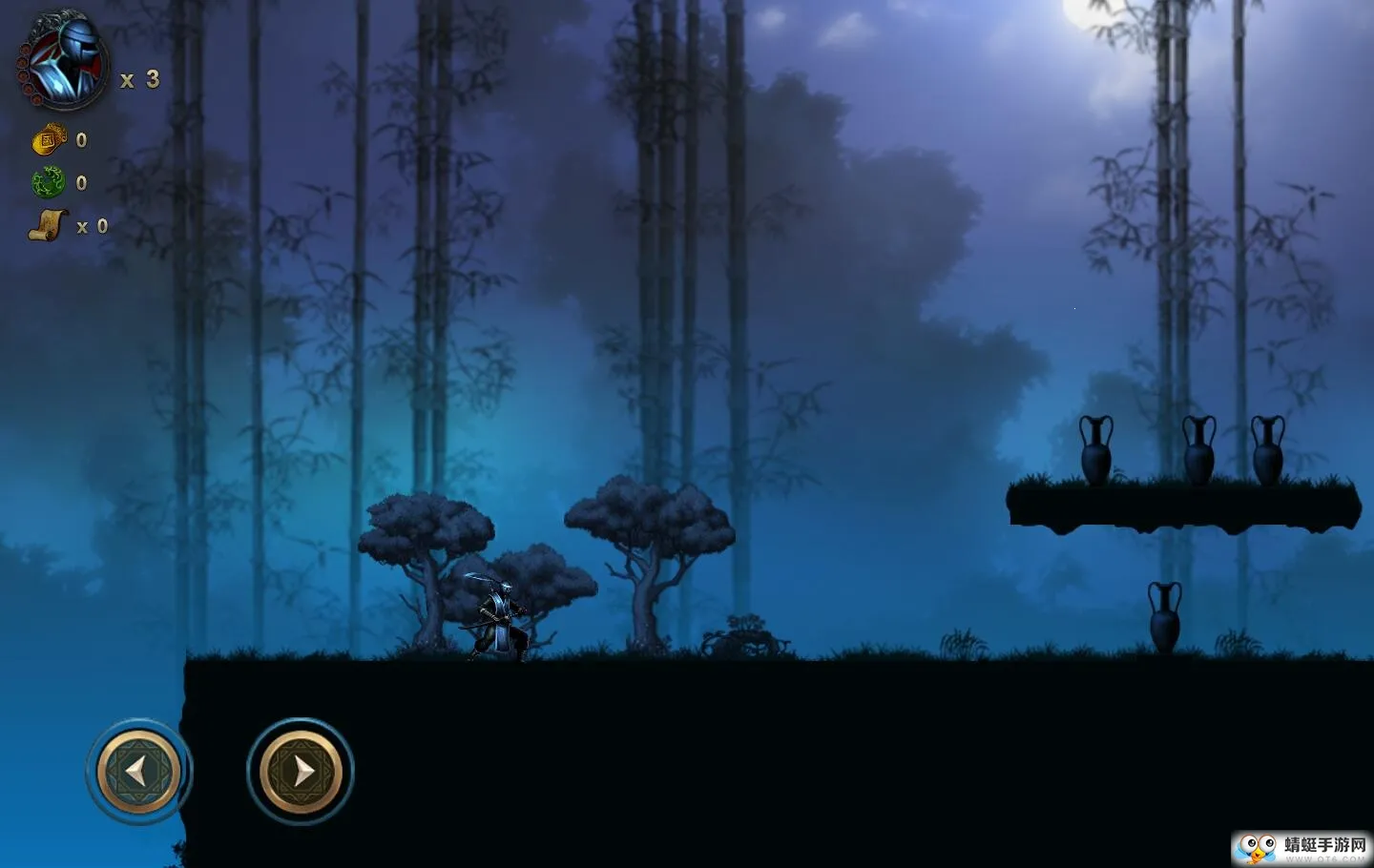
Task: Click the 'x 3' lives counter text
Action: (139, 80)
